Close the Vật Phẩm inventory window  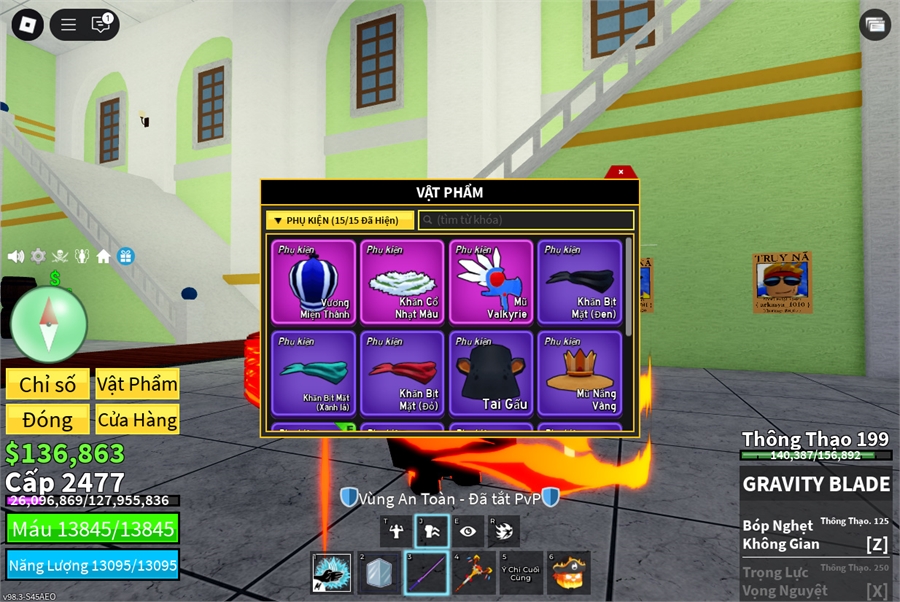[621, 172]
